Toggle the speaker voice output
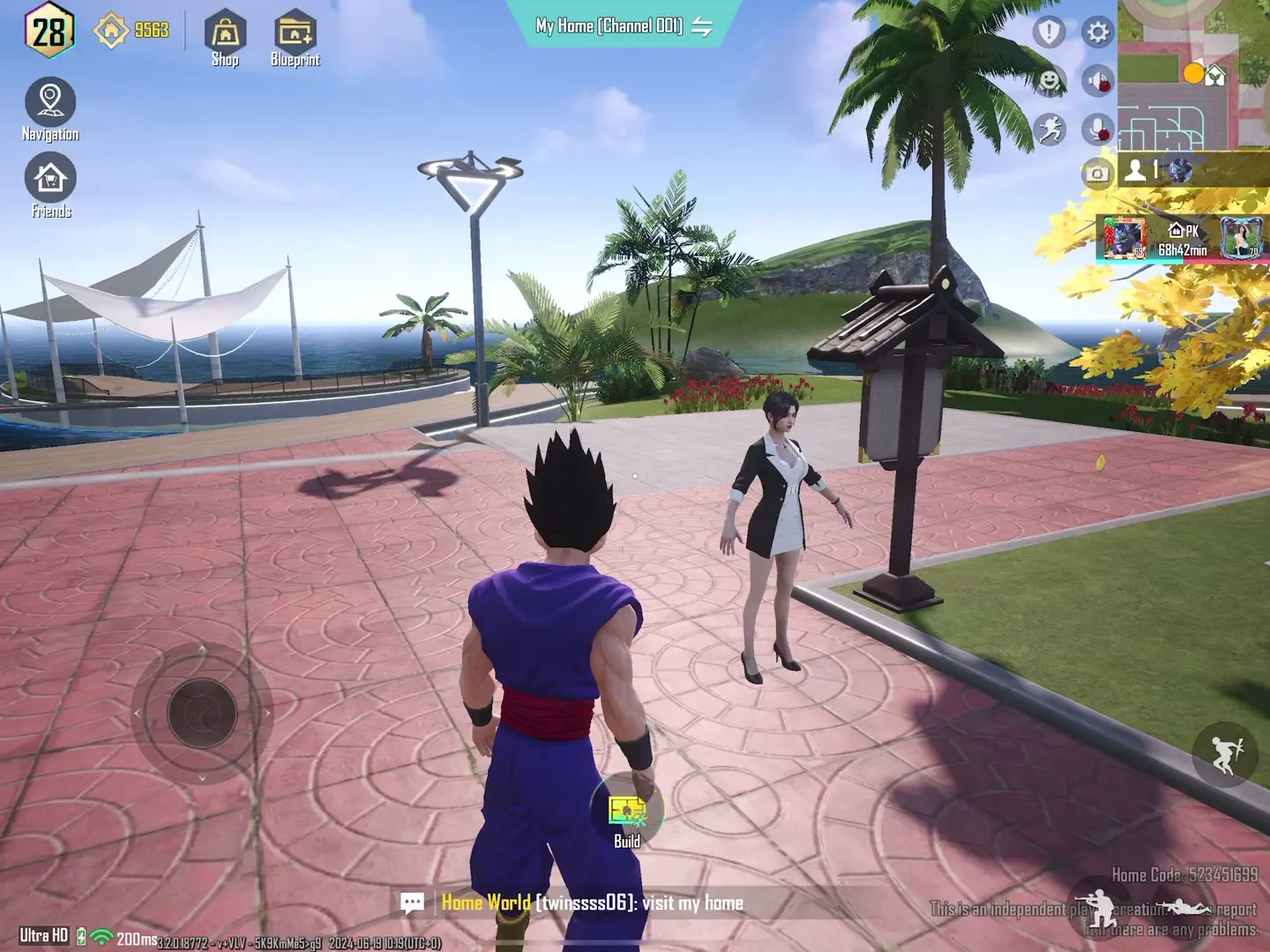Image resolution: width=1270 pixels, height=952 pixels. coord(1099,81)
